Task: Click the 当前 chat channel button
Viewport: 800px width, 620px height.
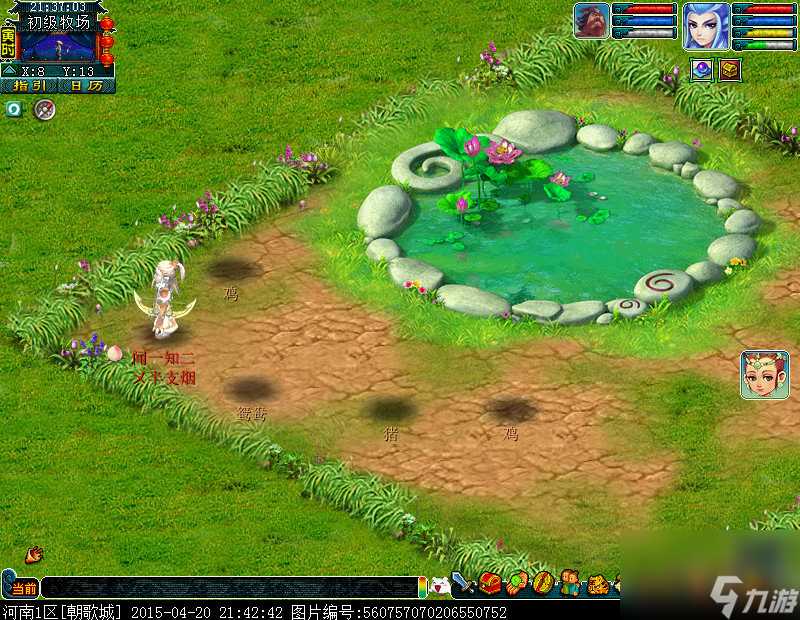Action: click(23, 588)
